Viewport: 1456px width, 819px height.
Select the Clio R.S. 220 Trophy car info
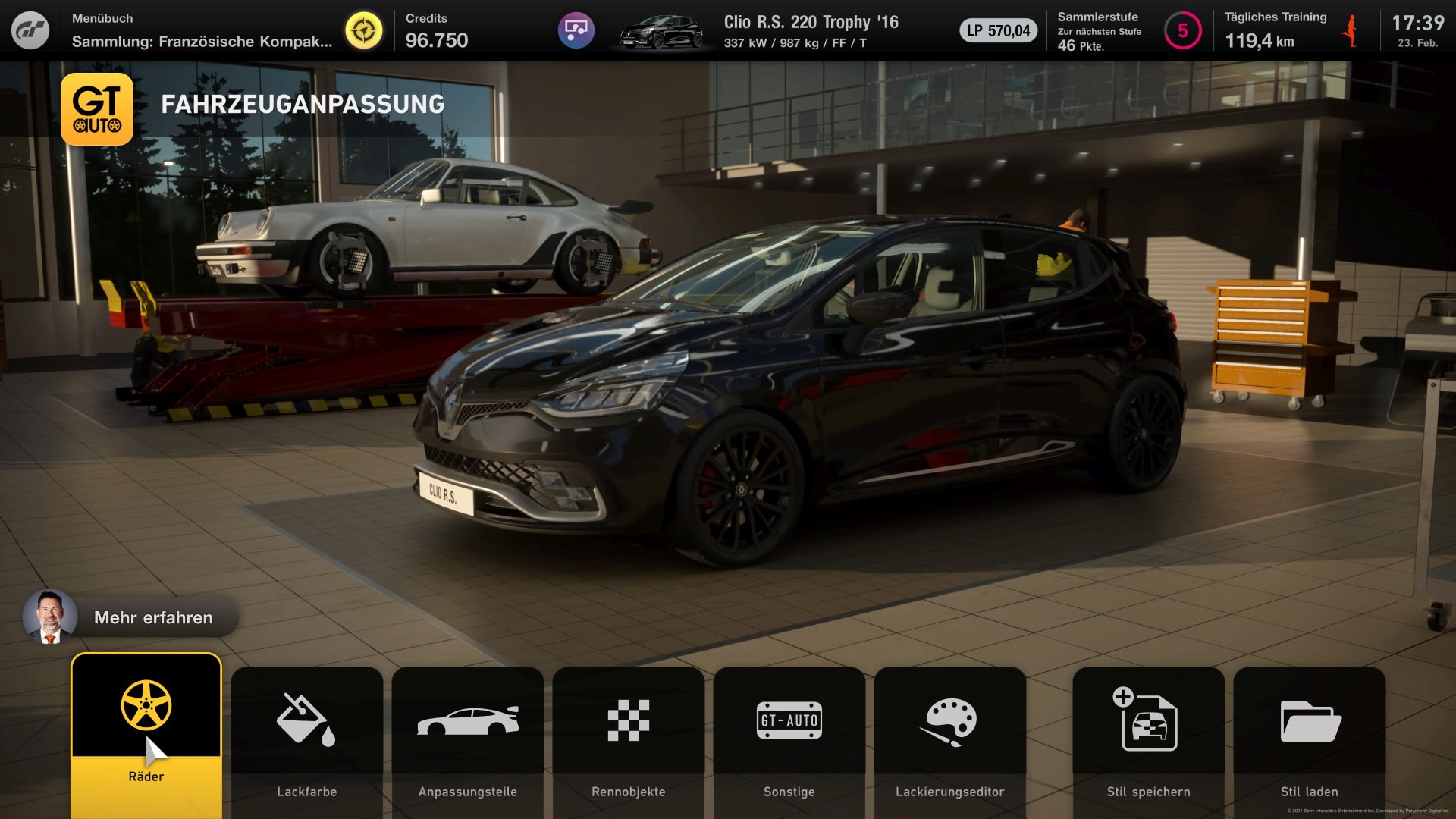click(x=811, y=31)
